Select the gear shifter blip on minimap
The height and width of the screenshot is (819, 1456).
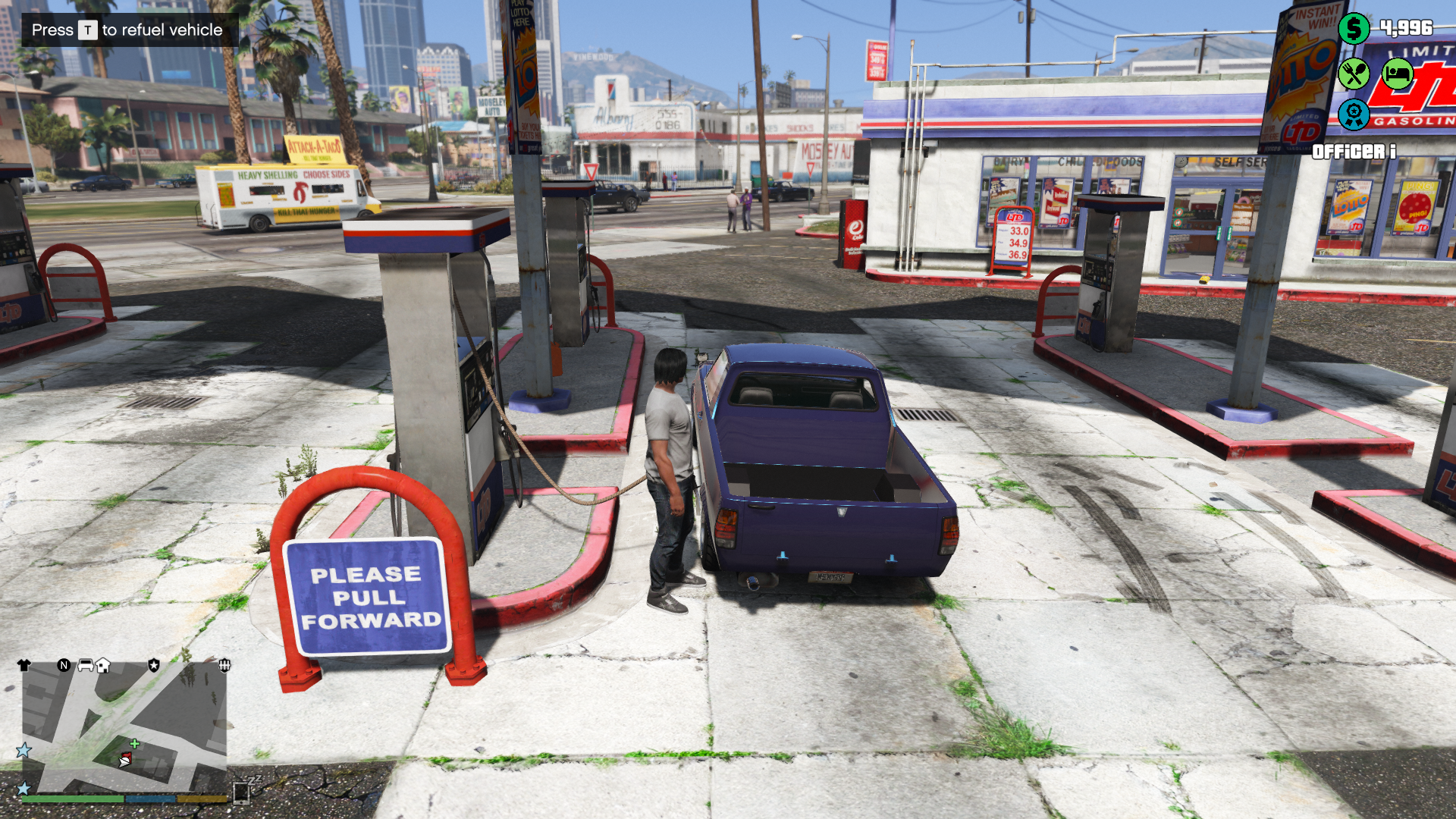(224, 665)
